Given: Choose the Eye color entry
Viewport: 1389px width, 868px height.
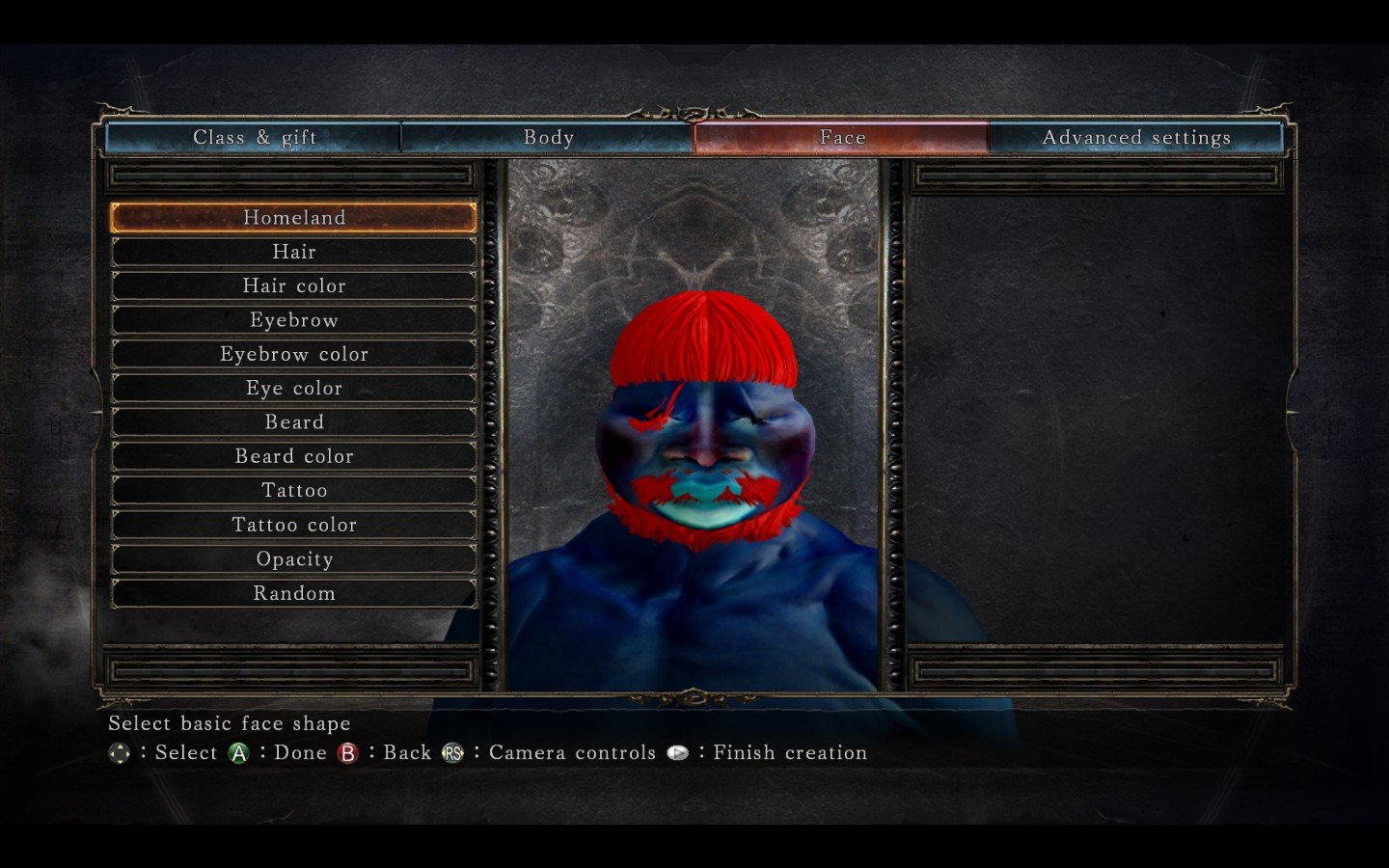Looking at the screenshot, I should click(x=294, y=389).
